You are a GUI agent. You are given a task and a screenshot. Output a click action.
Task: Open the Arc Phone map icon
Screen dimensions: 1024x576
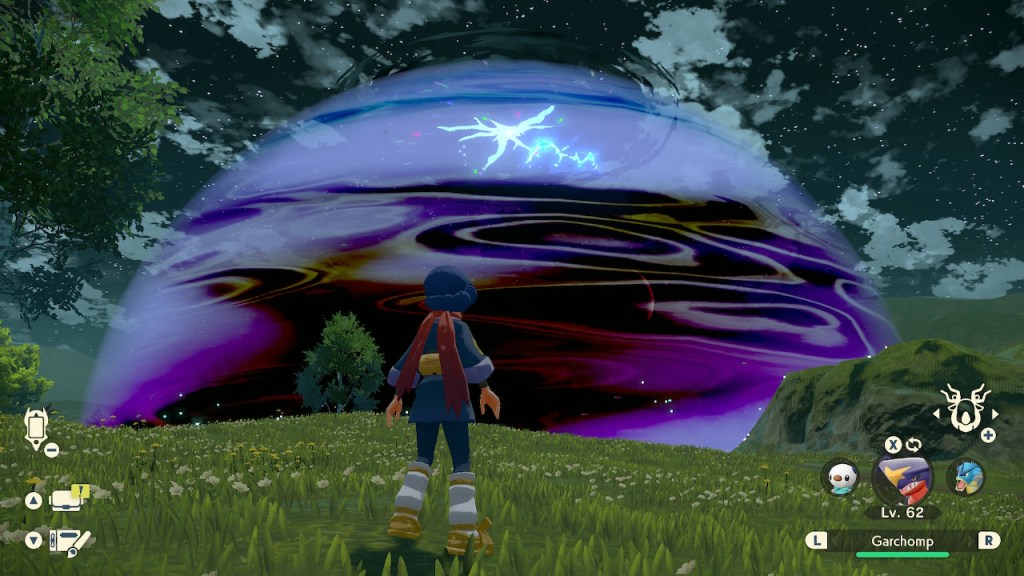[x=37, y=430]
